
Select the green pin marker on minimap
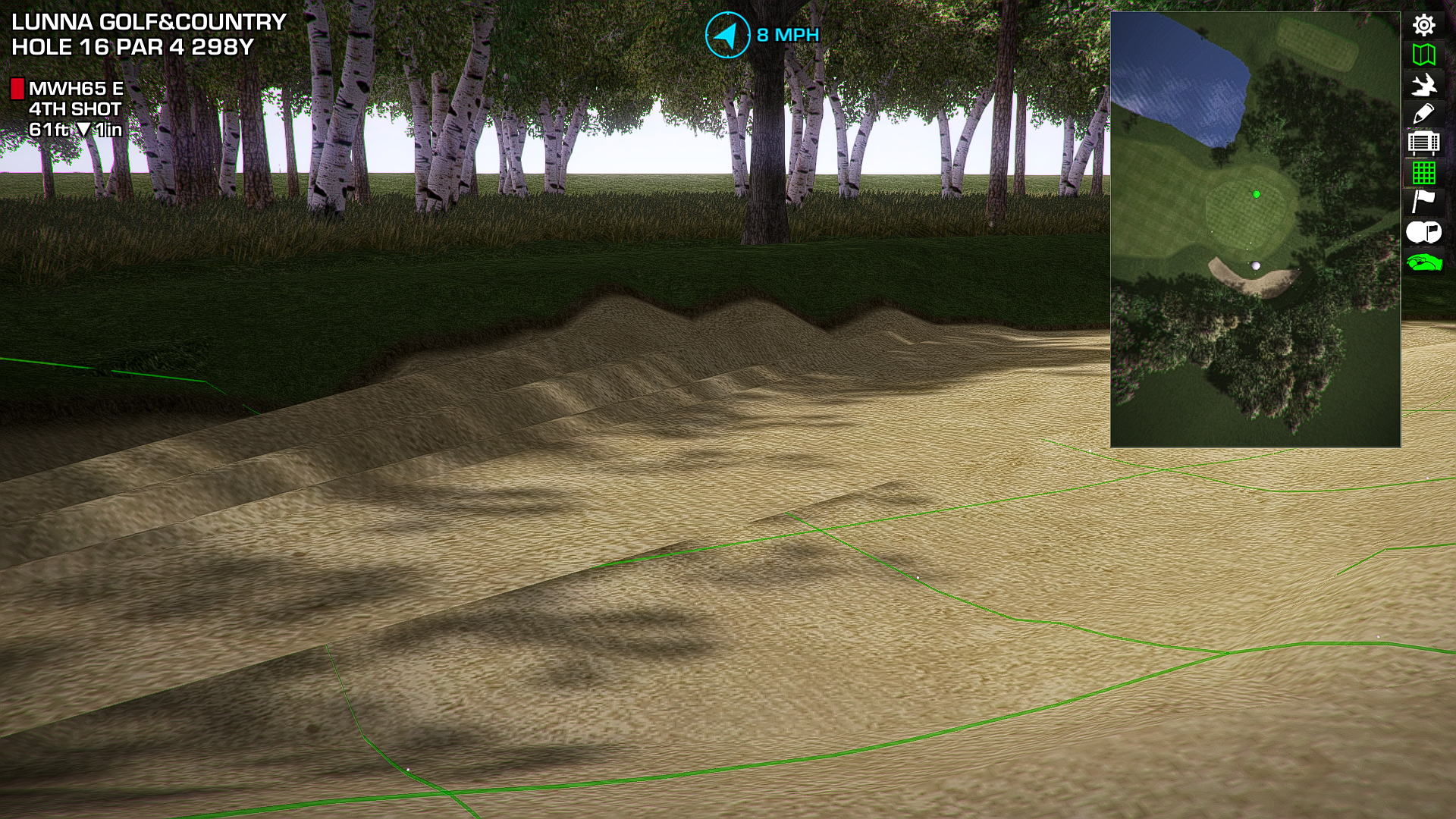(1257, 195)
